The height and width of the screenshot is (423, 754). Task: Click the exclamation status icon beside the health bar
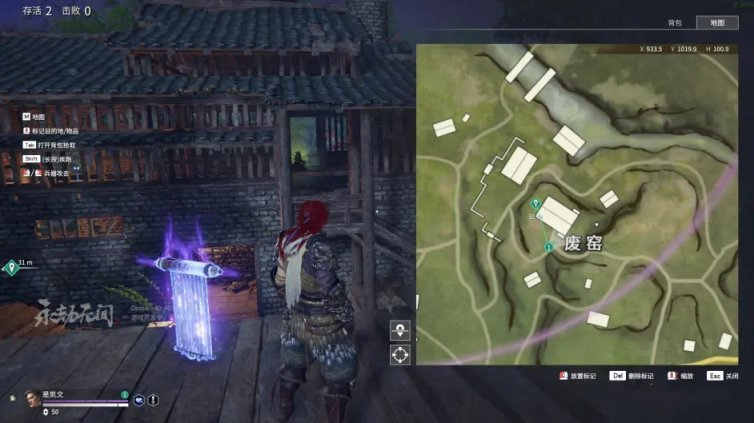[154, 400]
